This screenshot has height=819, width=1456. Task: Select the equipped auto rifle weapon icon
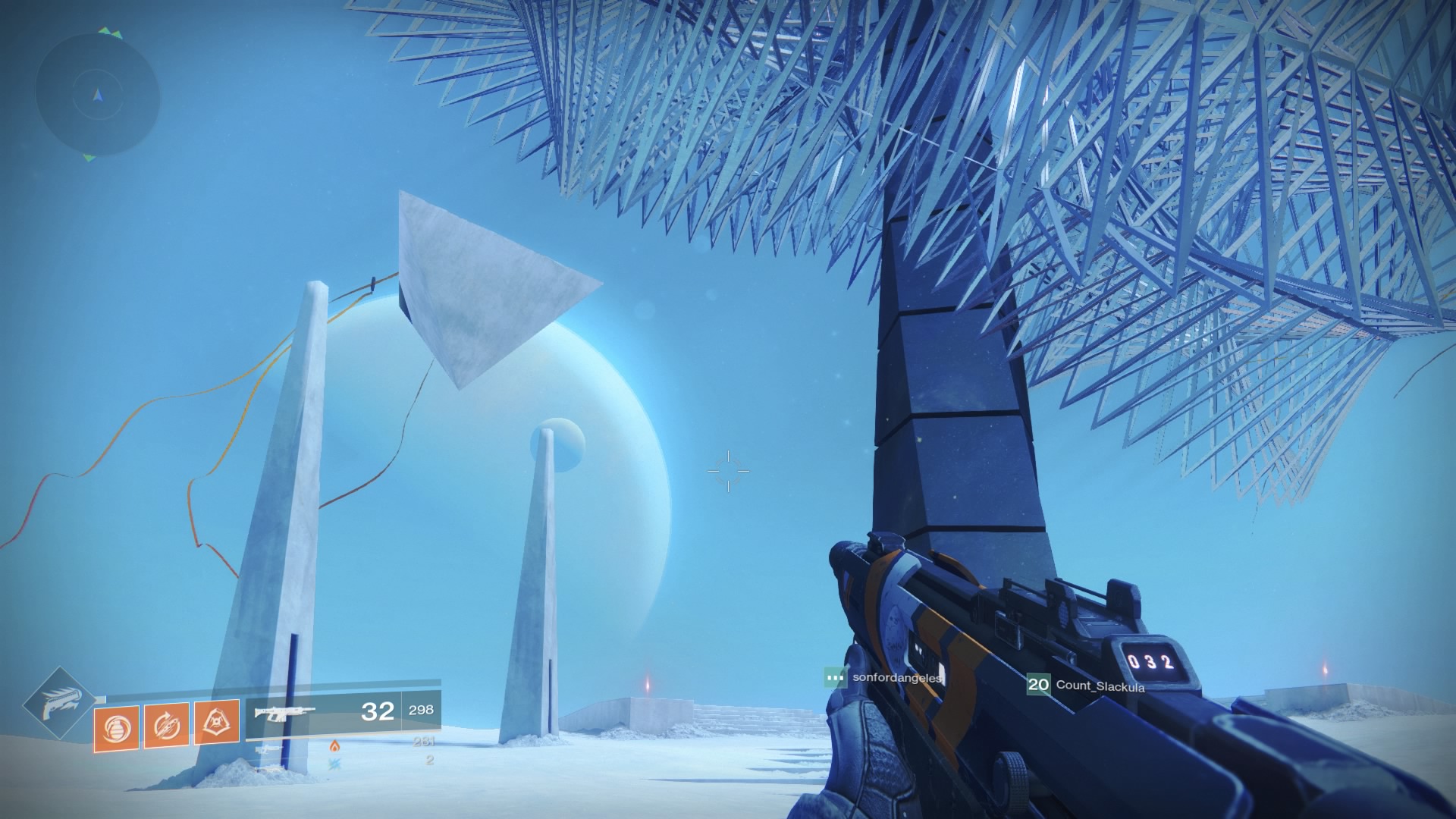pyautogui.click(x=285, y=713)
